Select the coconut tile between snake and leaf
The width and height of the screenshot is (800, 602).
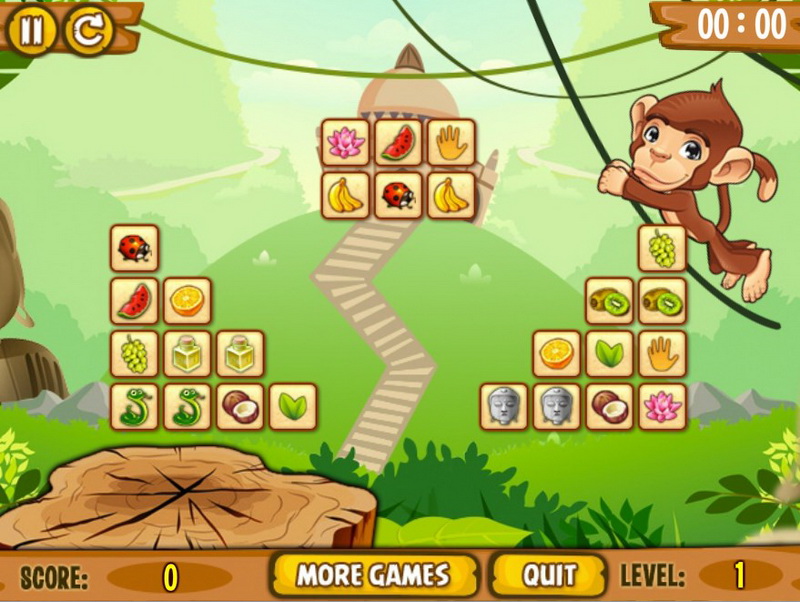pyautogui.click(x=240, y=407)
